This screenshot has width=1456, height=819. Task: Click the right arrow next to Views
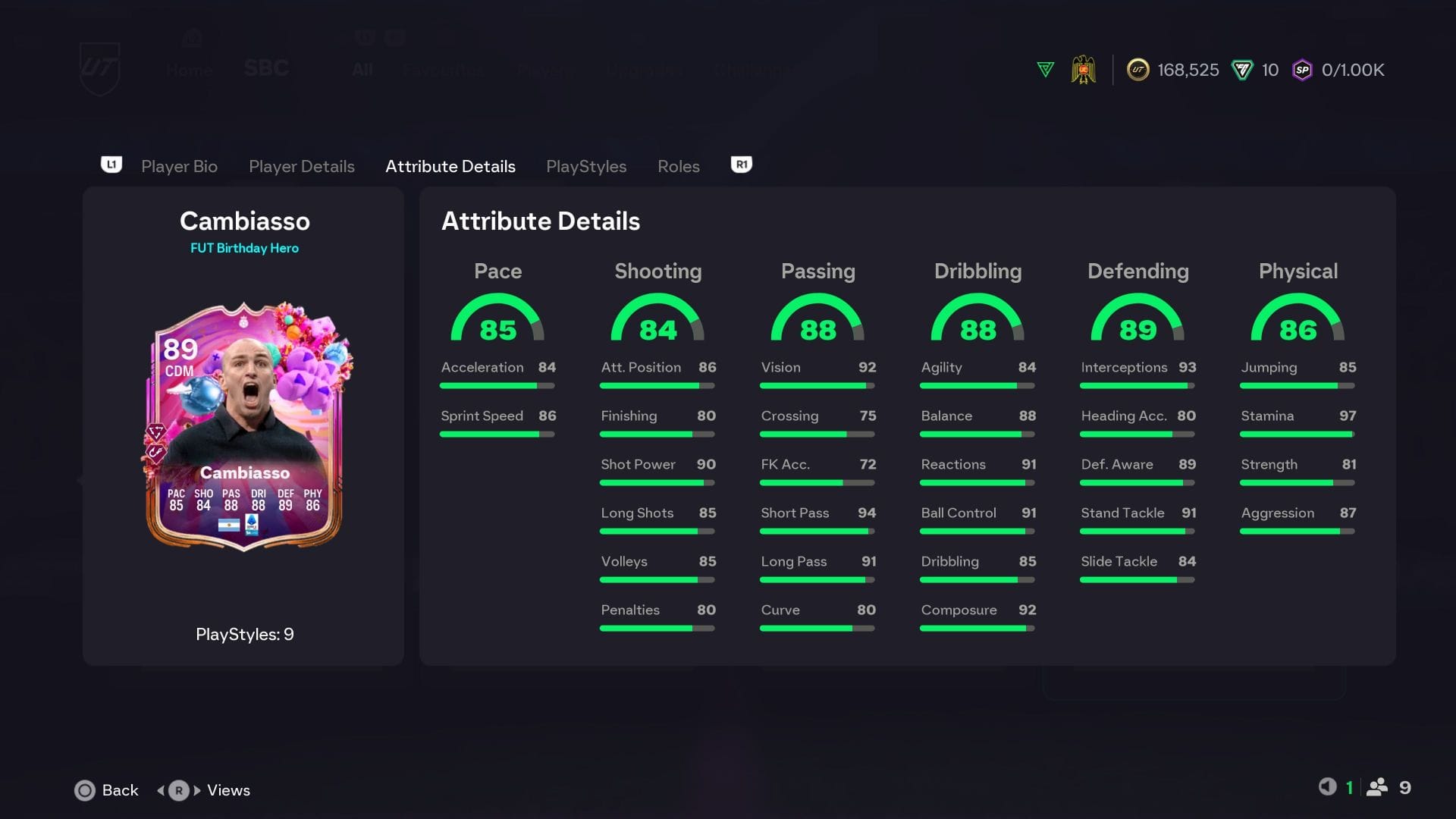[x=198, y=790]
